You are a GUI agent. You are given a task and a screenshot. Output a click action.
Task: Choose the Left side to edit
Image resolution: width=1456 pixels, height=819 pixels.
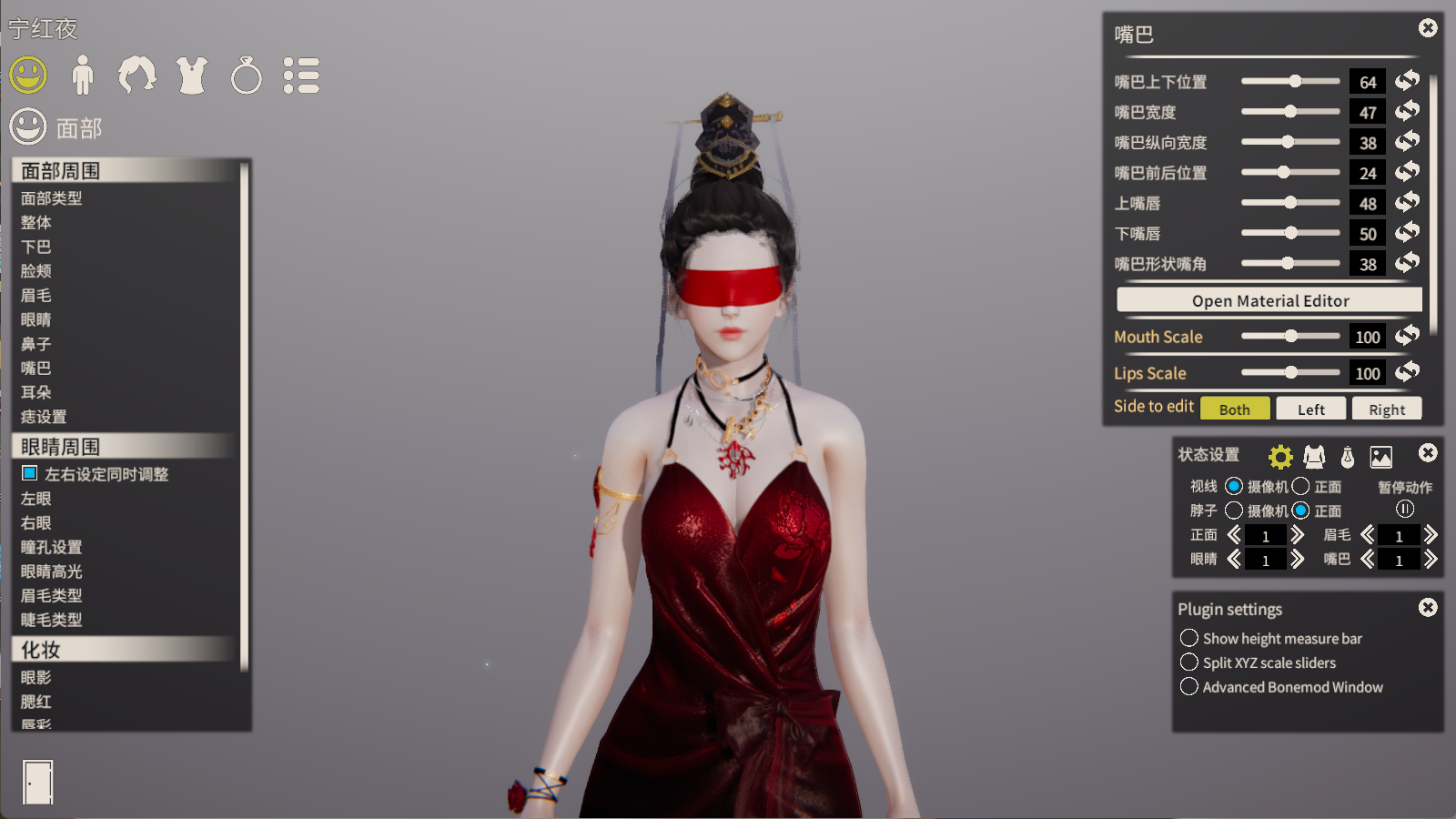tap(1310, 409)
